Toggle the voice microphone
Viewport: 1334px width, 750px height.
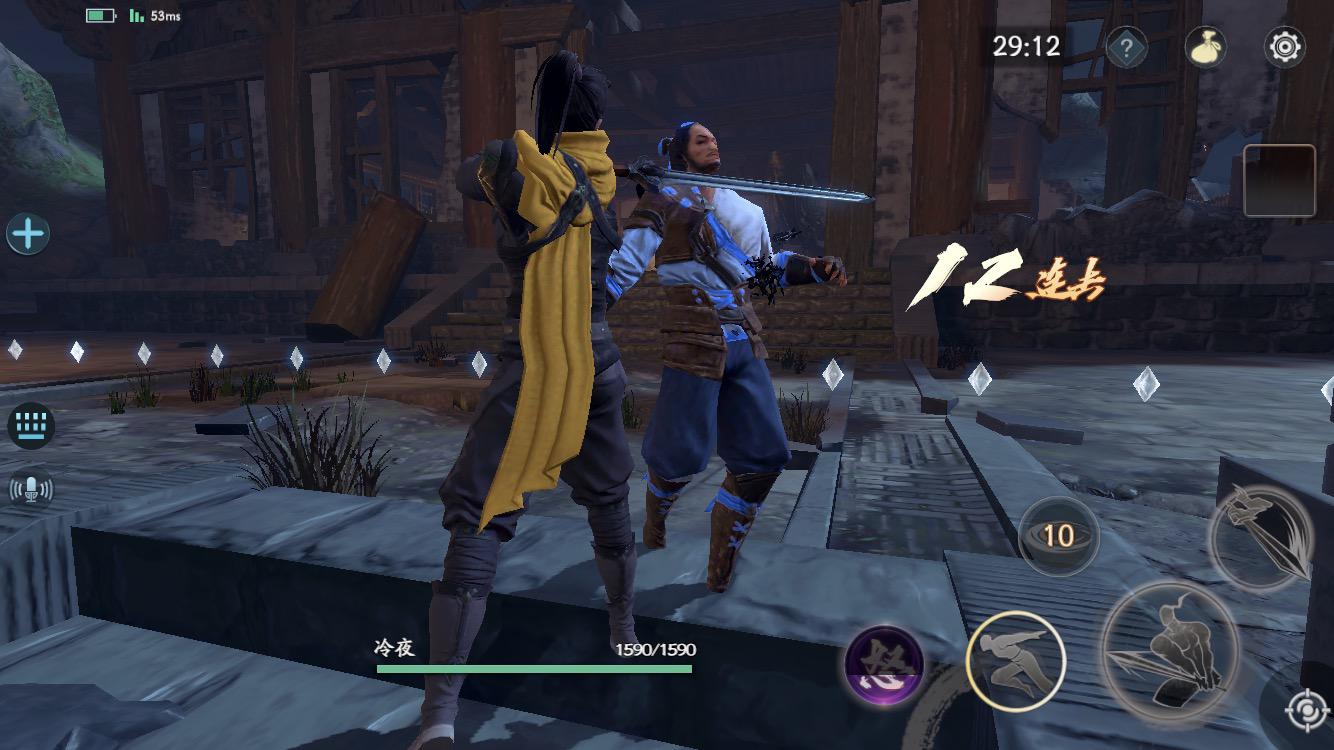(31, 489)
